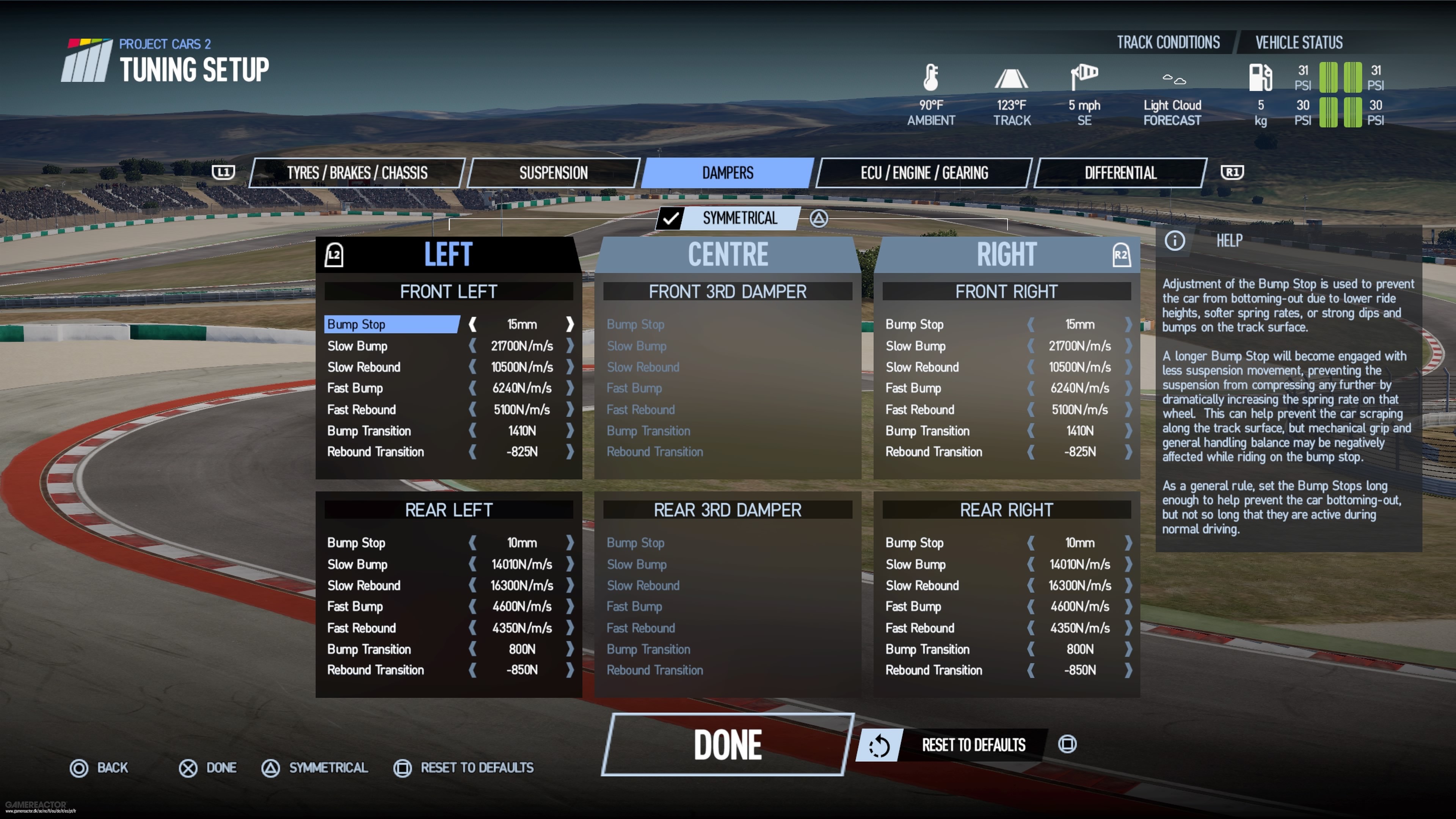Click the big DONE button

(x=728, y=744)
